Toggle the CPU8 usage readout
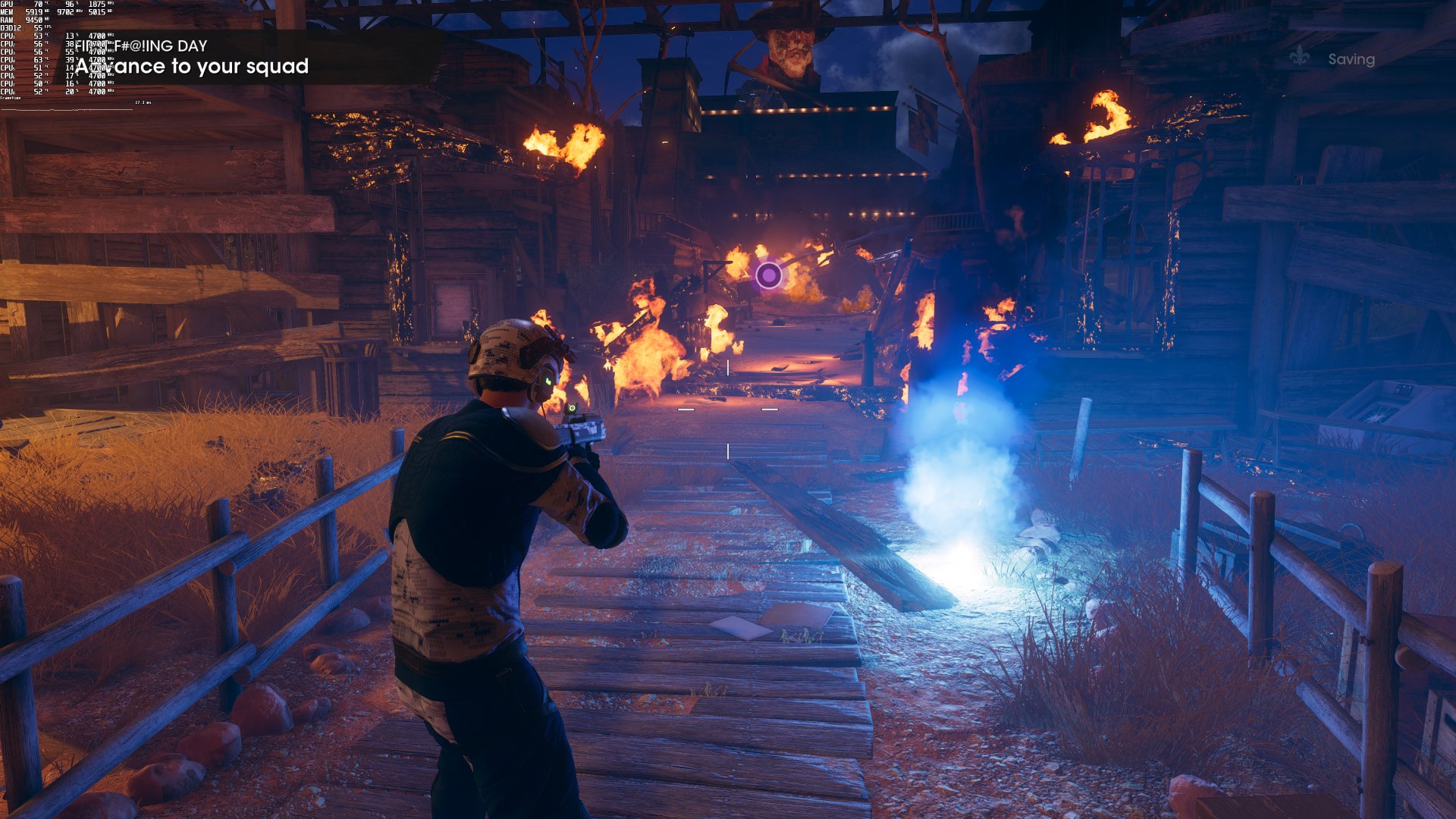The width and height of the screenshot is (1456, 819). pos(72,90)
